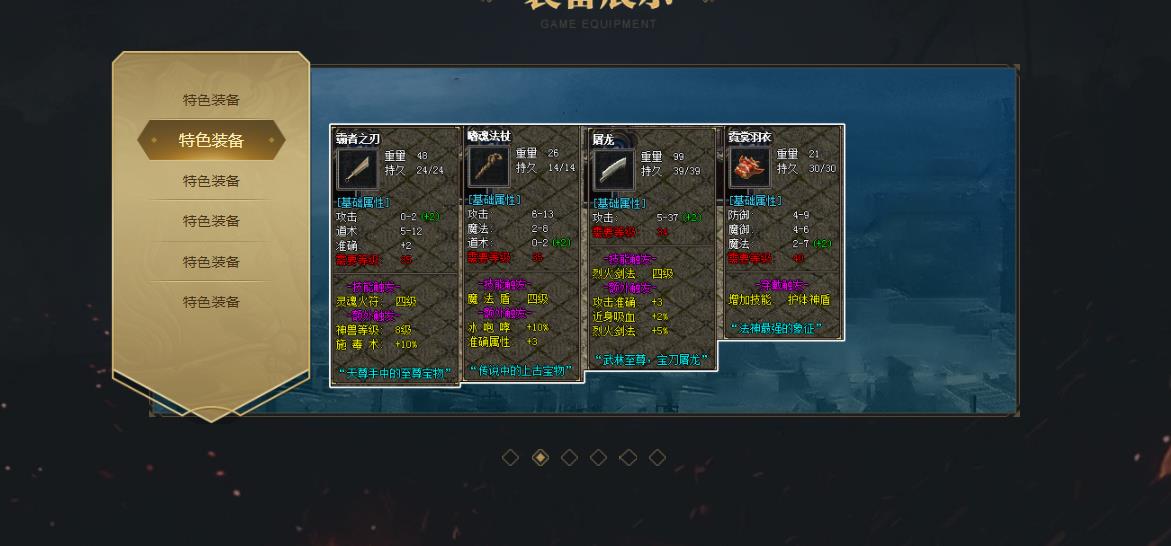Viewport: 1171px width, 546px height.
Task: Select the 屠龙 sword equipment card
Action: [x=651, y=248]
